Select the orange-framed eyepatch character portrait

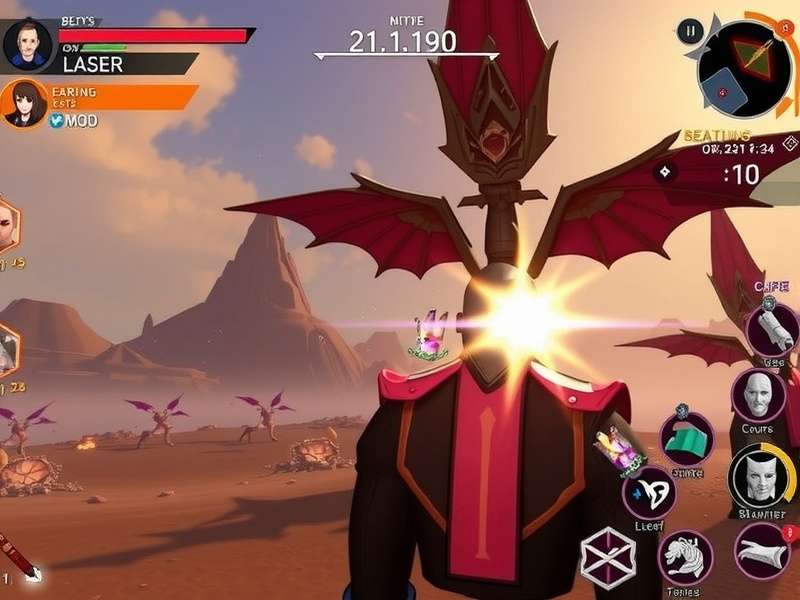(x=24, y=104)
